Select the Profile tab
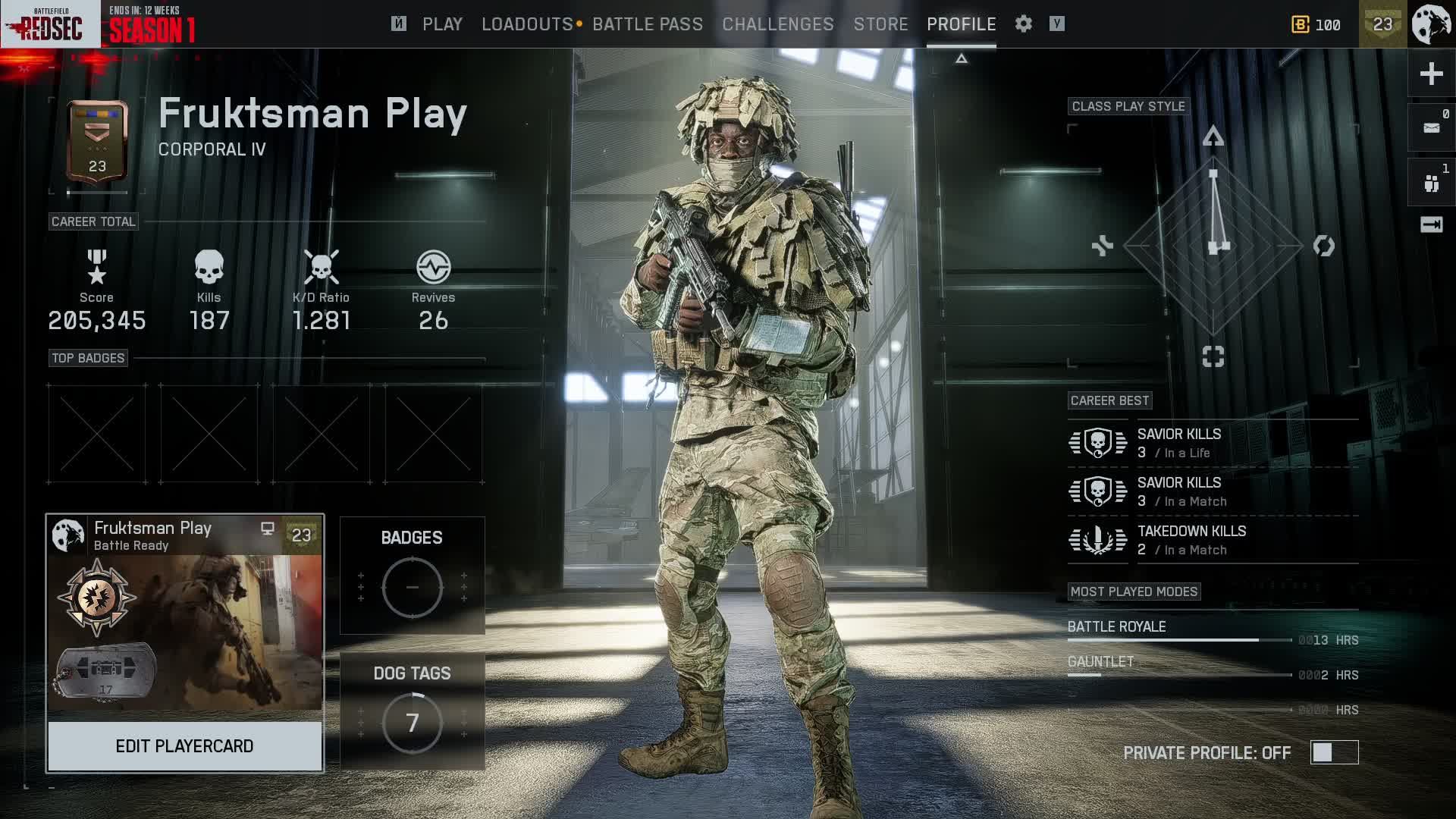Viewport: 1456px width, 819px height. [x=961, y=24]
